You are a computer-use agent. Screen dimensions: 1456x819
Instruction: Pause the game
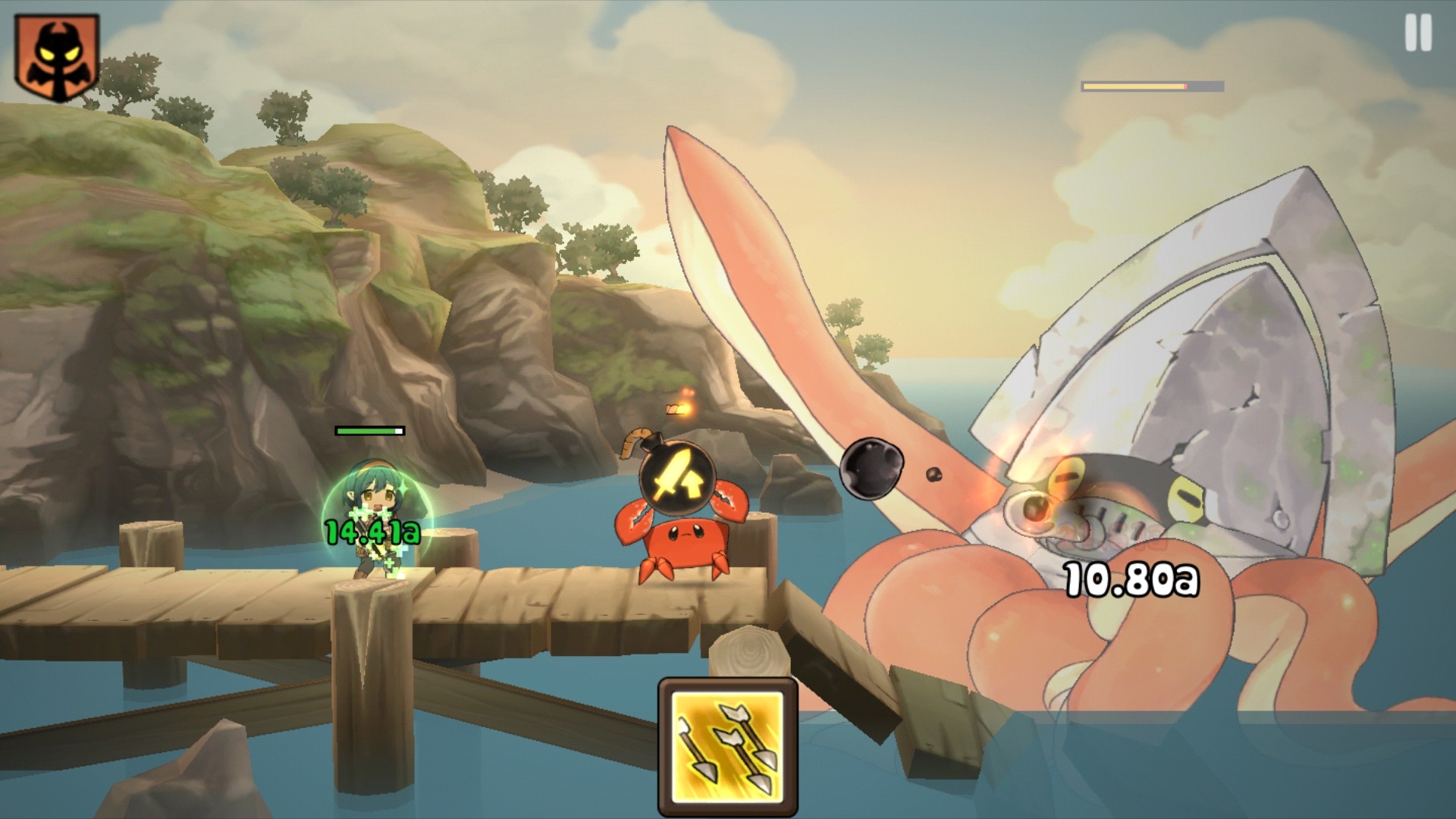(1418, 33)
